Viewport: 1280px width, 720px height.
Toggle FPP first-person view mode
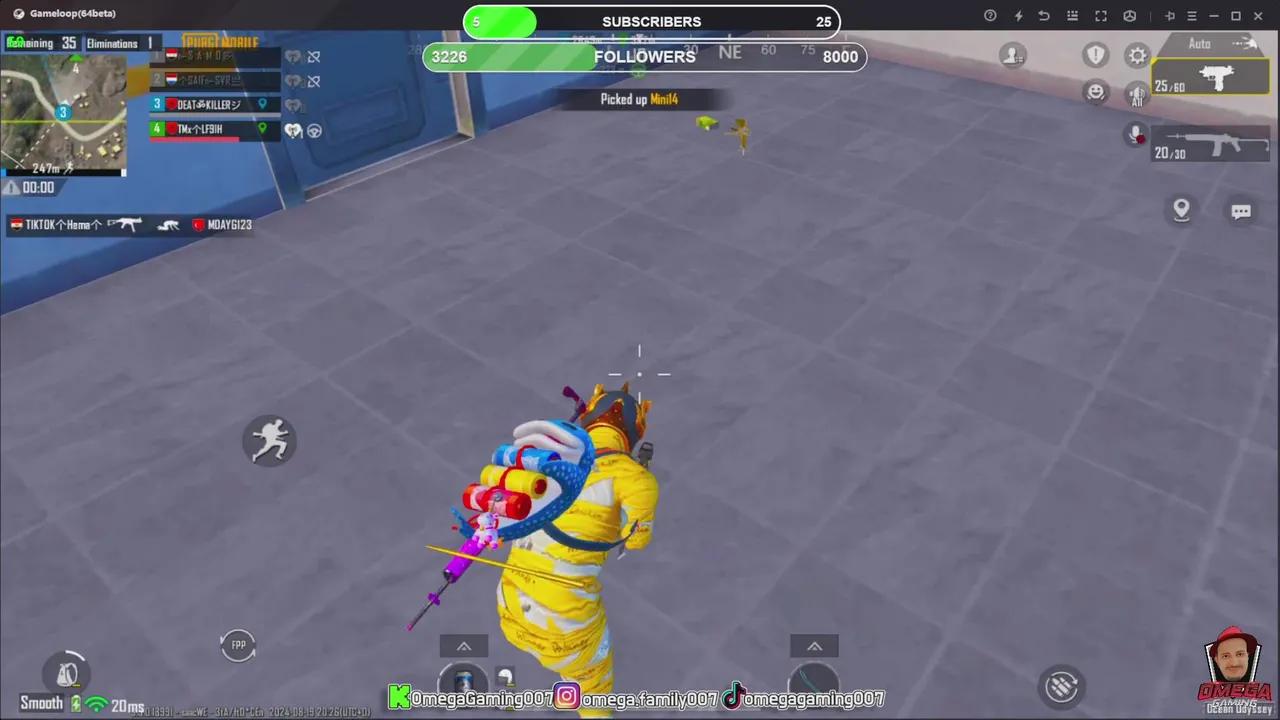[238, 645]
